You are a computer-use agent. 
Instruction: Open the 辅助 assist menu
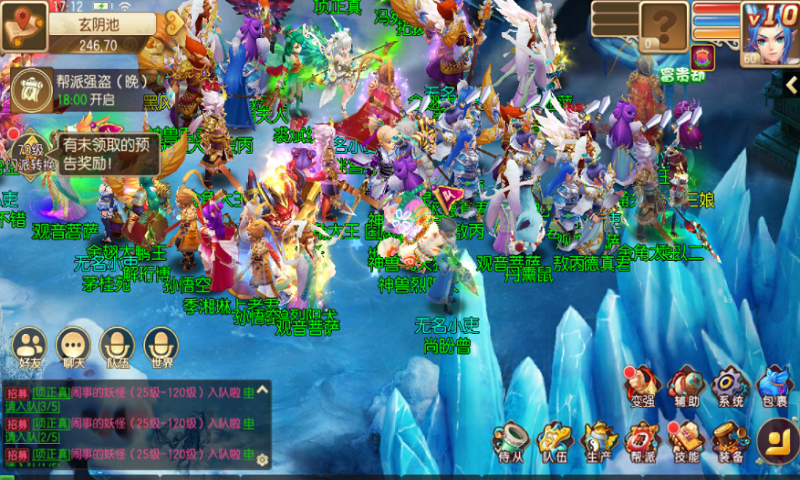coord(687,385)
